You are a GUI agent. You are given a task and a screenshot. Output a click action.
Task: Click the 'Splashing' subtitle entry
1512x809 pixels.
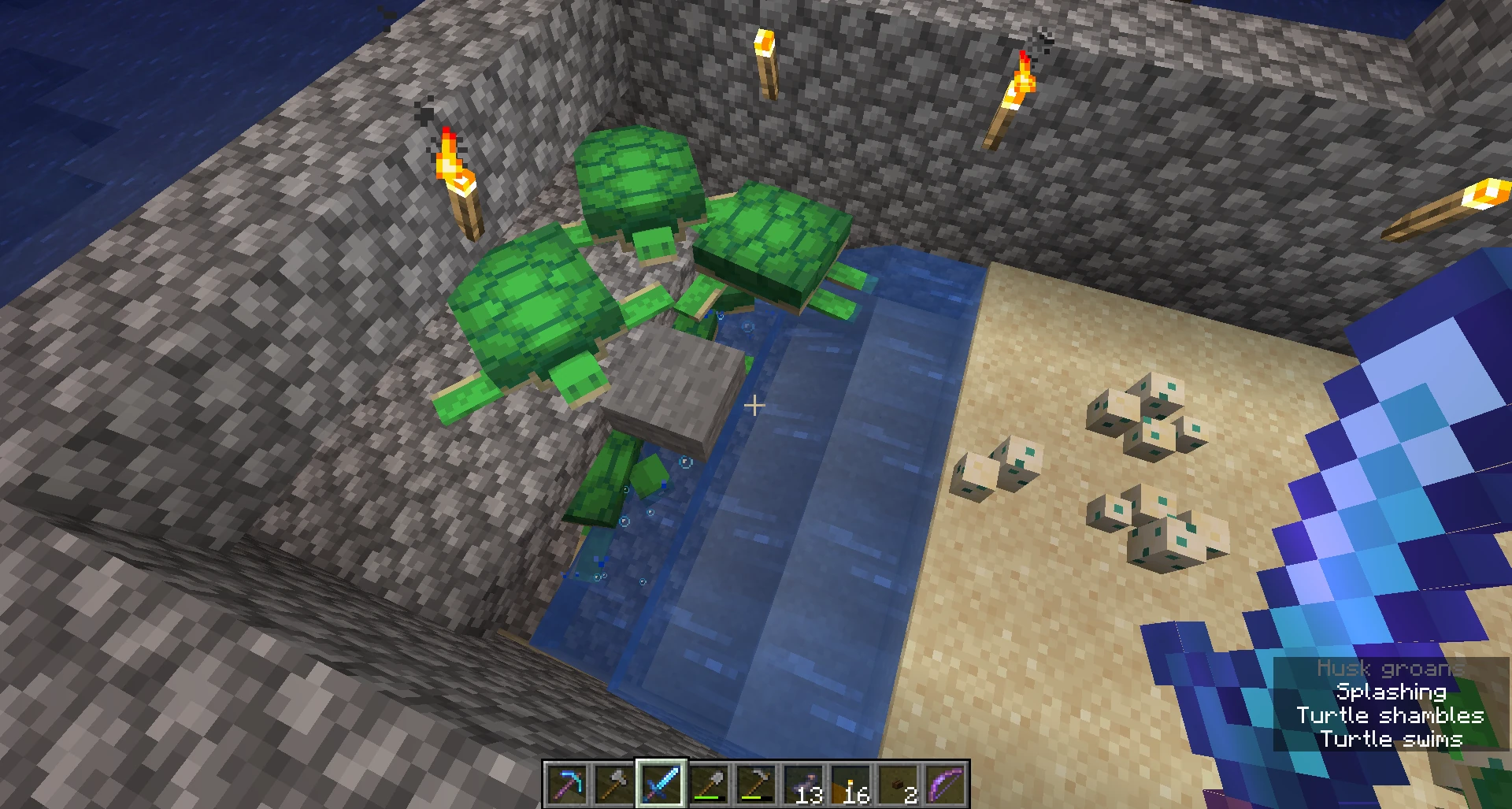[x=1391, y=692]
